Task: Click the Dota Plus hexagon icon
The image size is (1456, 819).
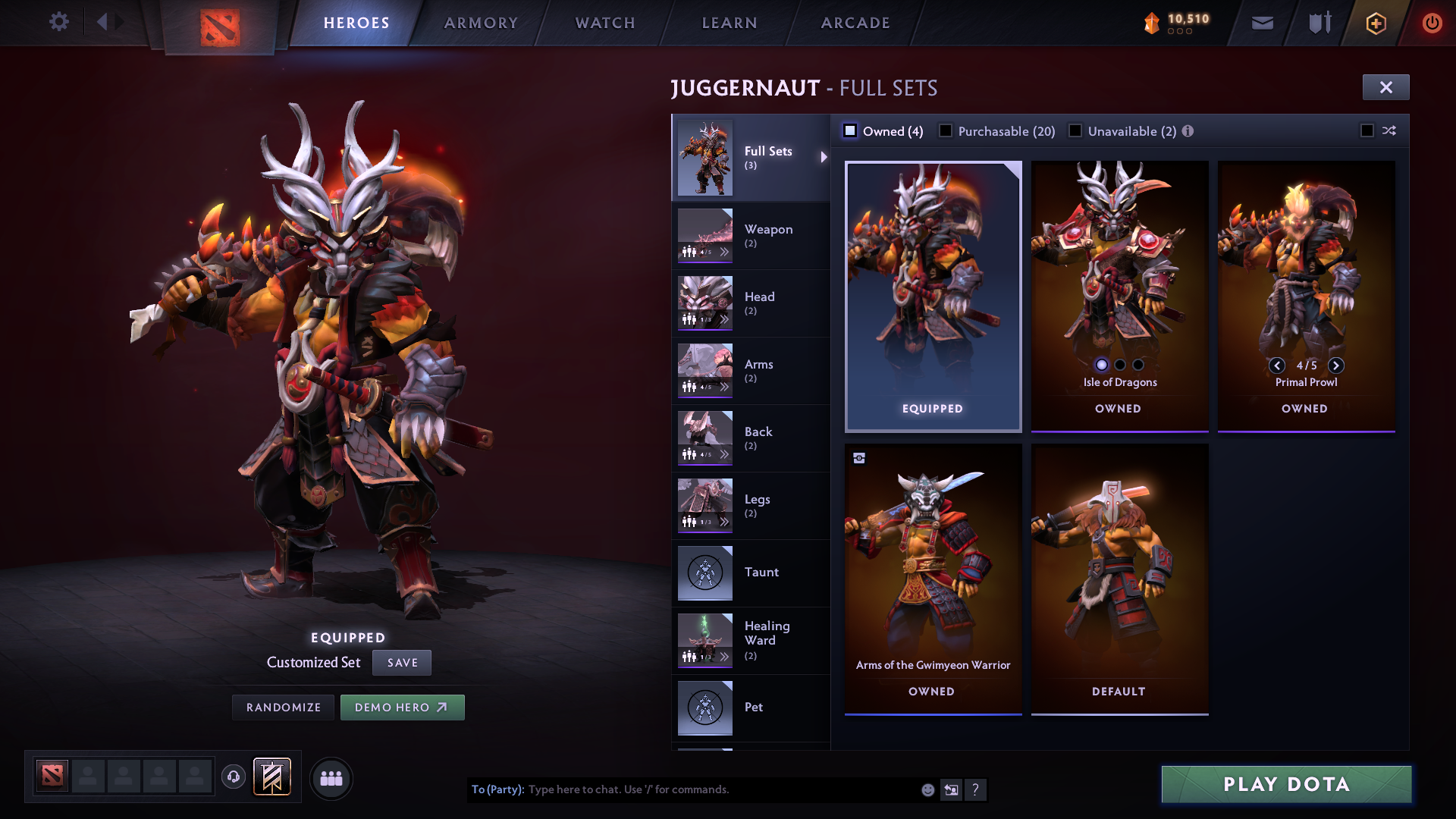Action: [x=1375, y=22]
